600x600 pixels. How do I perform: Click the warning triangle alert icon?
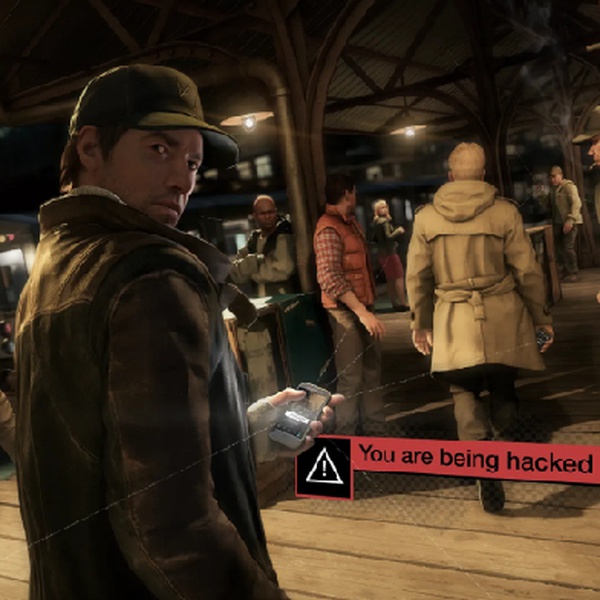click(x=324, y=468)
